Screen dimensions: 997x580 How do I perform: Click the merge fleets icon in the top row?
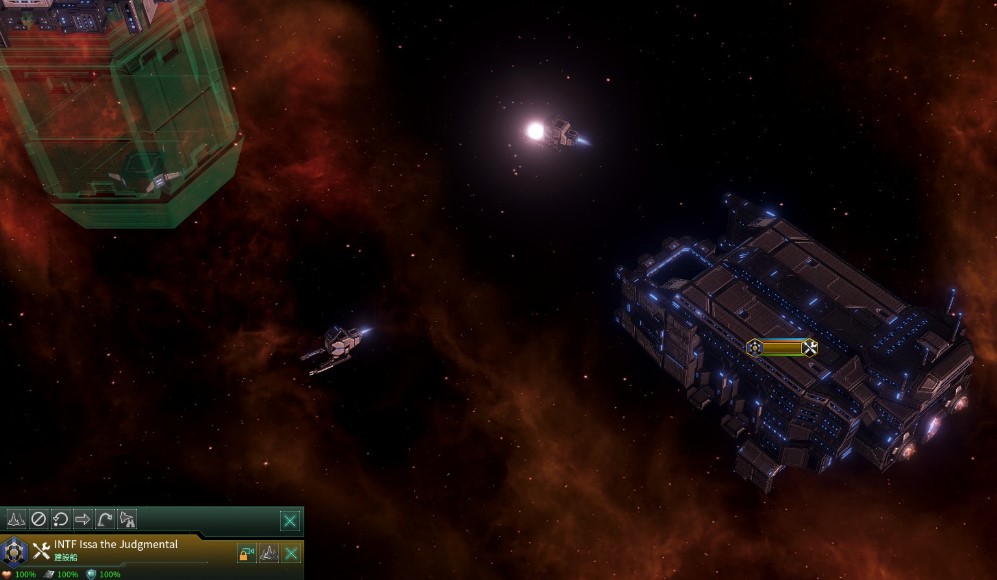[16, 519]
